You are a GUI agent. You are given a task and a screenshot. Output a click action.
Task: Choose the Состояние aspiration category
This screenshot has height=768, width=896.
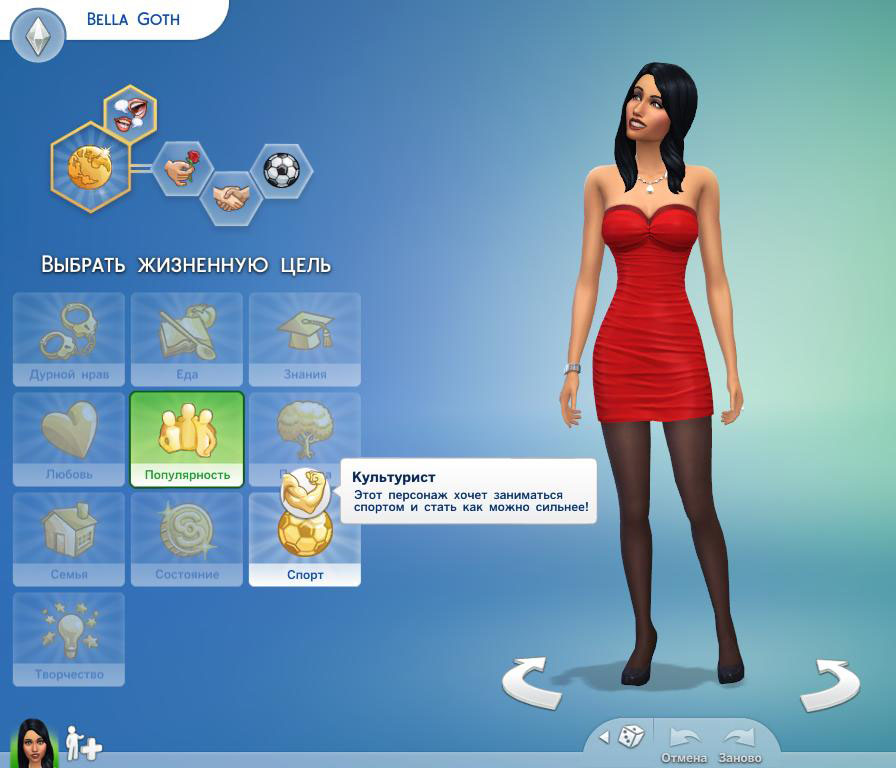coord(187,539)
